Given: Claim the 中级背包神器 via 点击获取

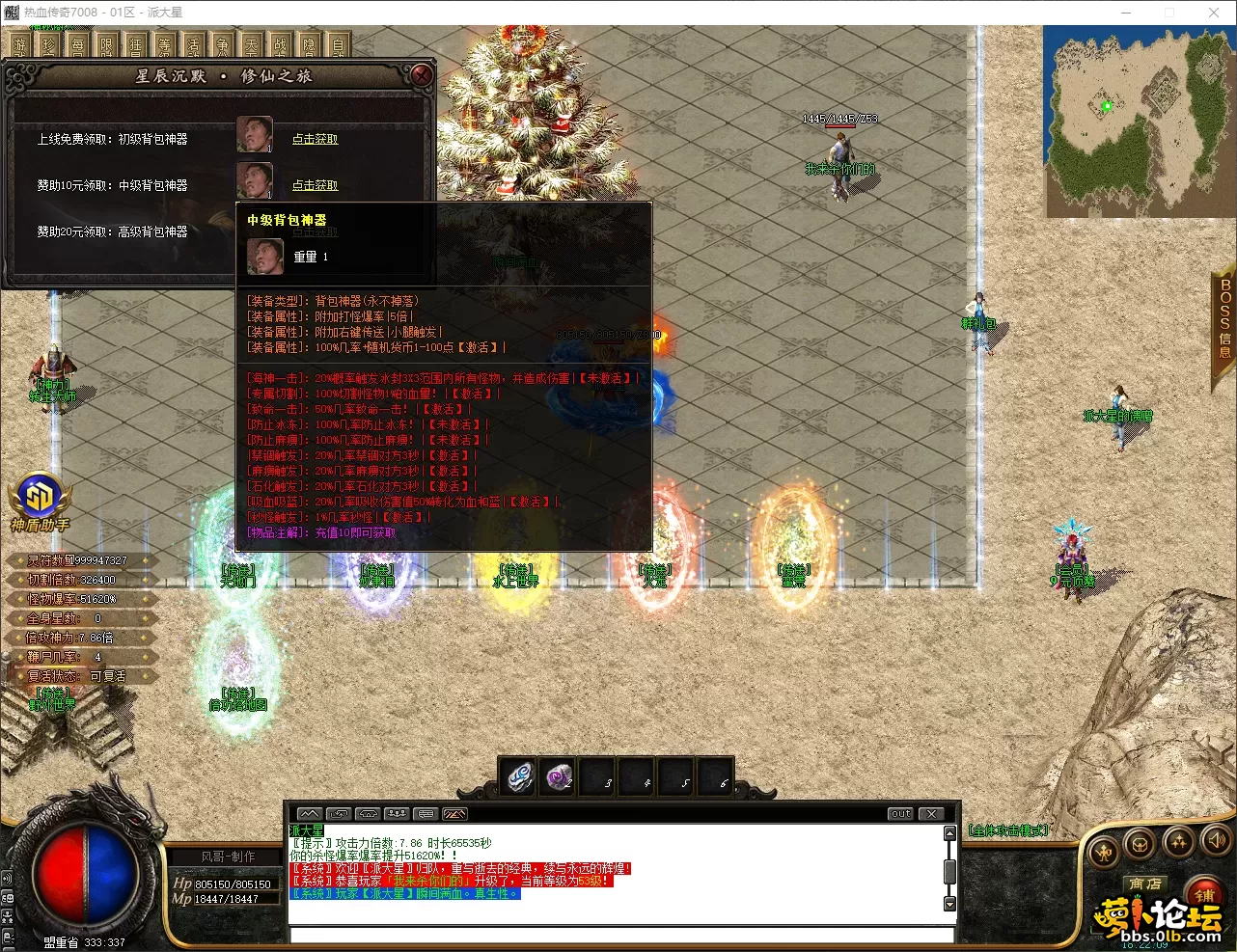Looking at the screenshot, I should [315, 185].
